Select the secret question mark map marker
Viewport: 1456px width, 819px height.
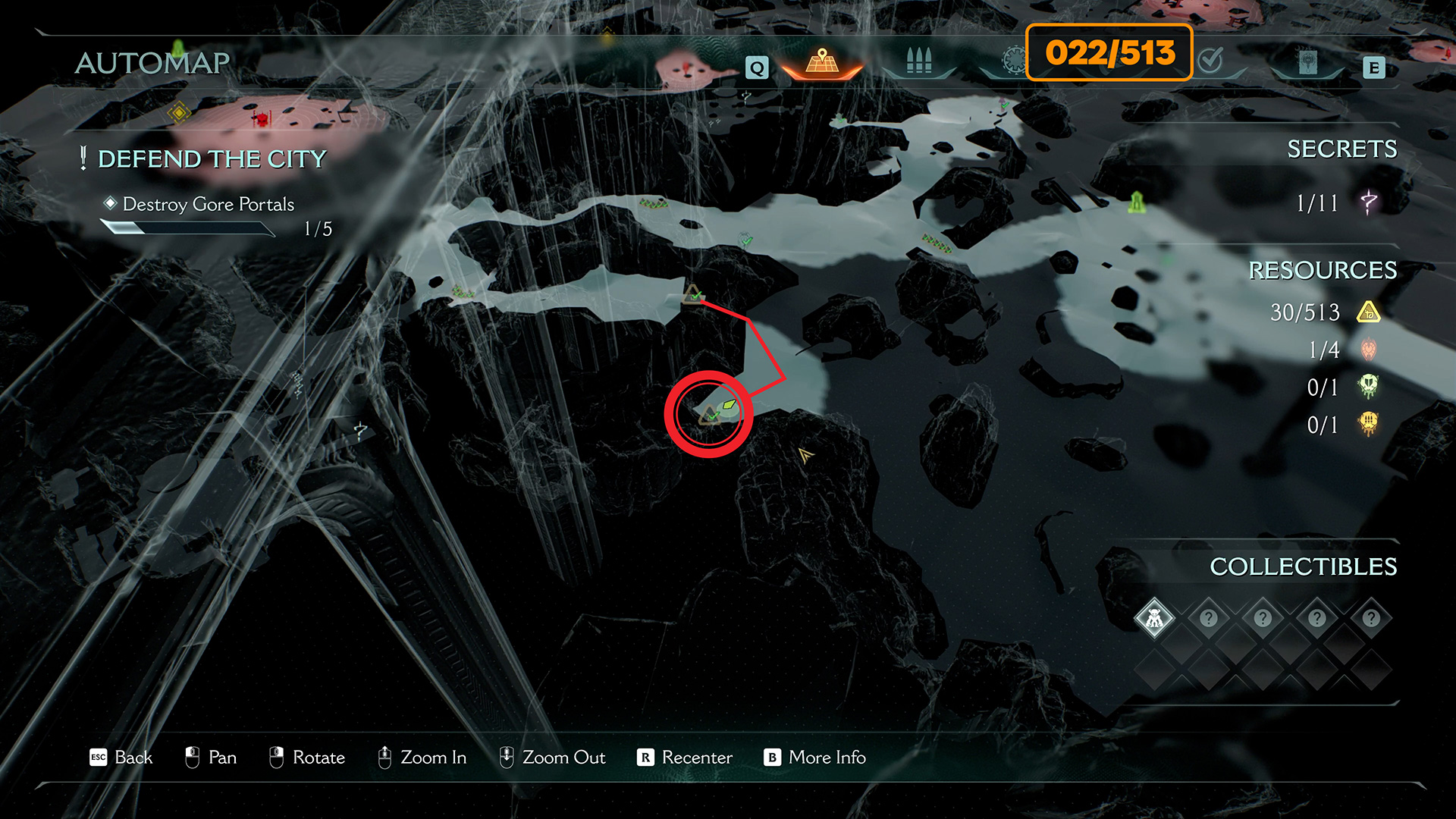click(x=360, y=431)
